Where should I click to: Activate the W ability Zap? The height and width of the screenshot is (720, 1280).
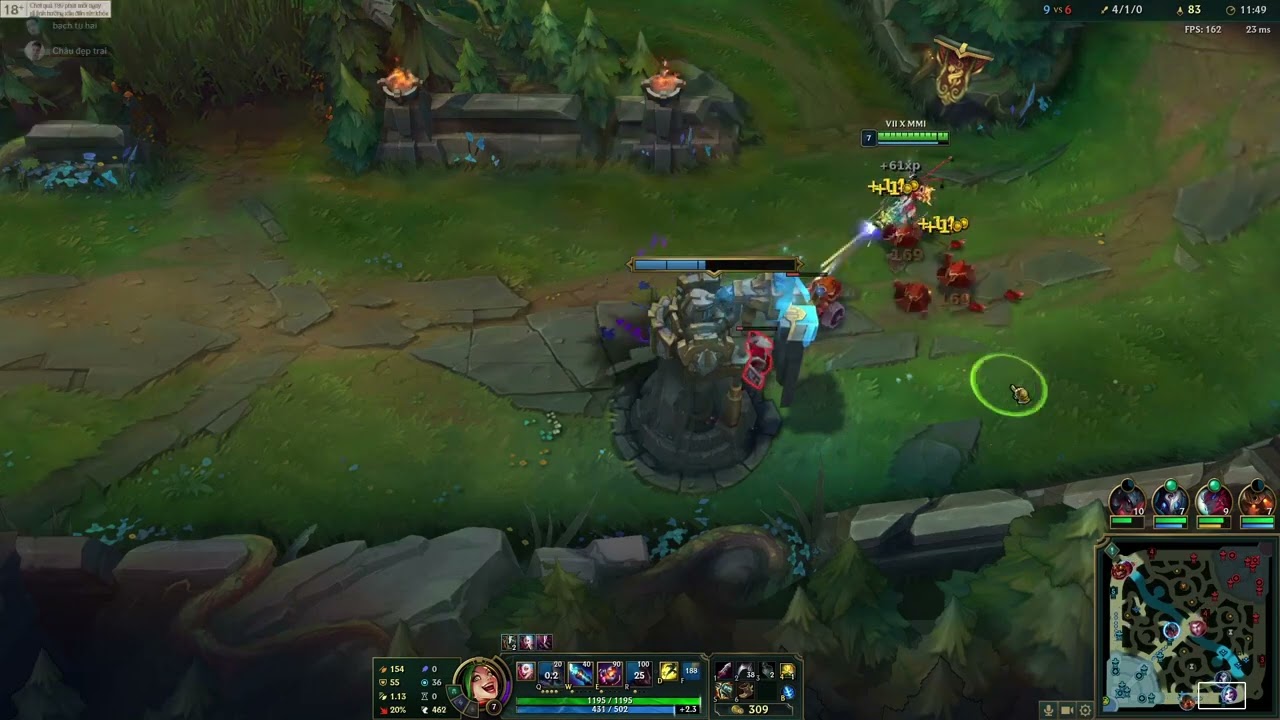tap(580, 673)
